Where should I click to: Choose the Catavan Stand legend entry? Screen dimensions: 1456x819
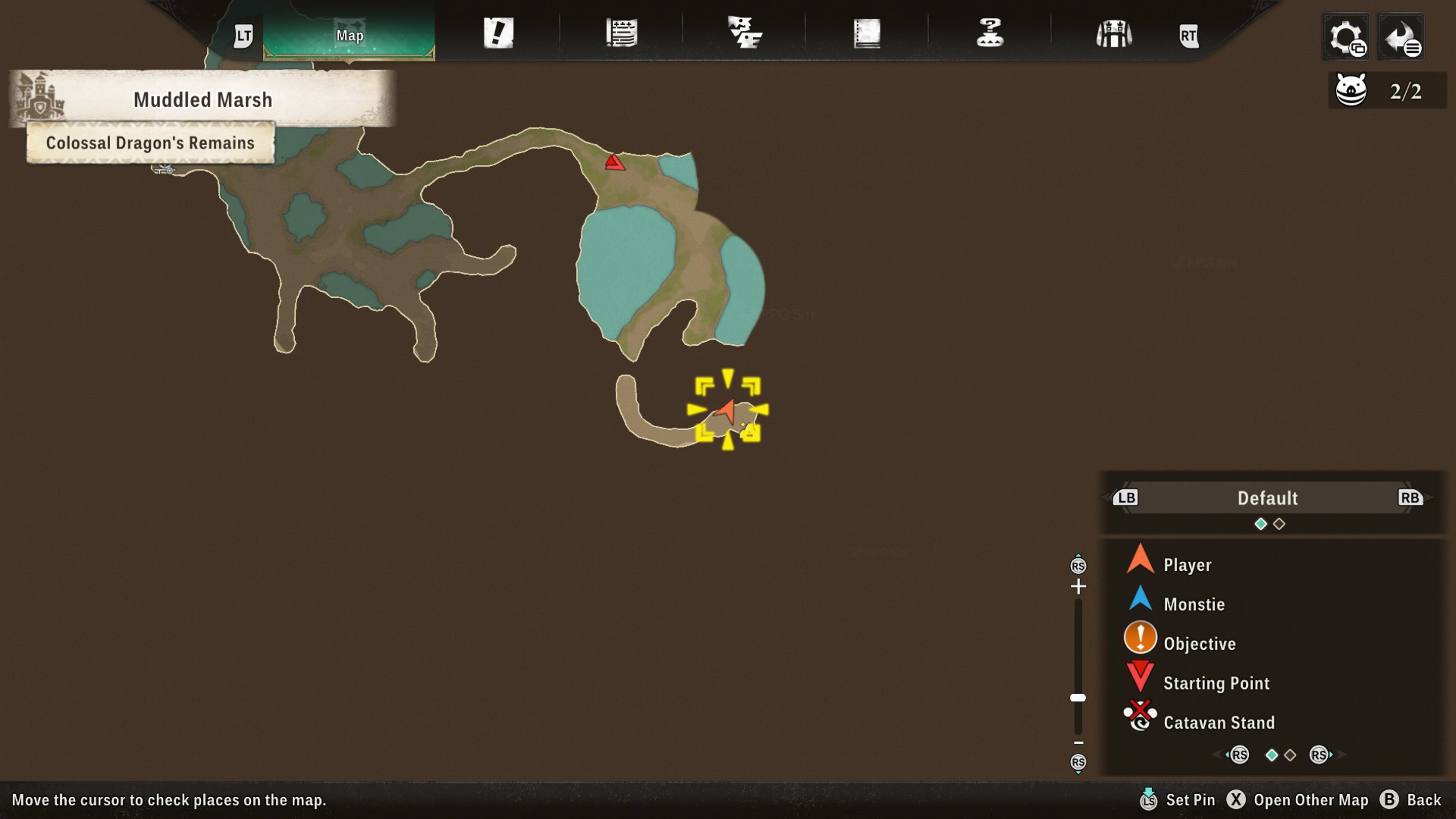pyautogui.click(x=1218, y=722)
